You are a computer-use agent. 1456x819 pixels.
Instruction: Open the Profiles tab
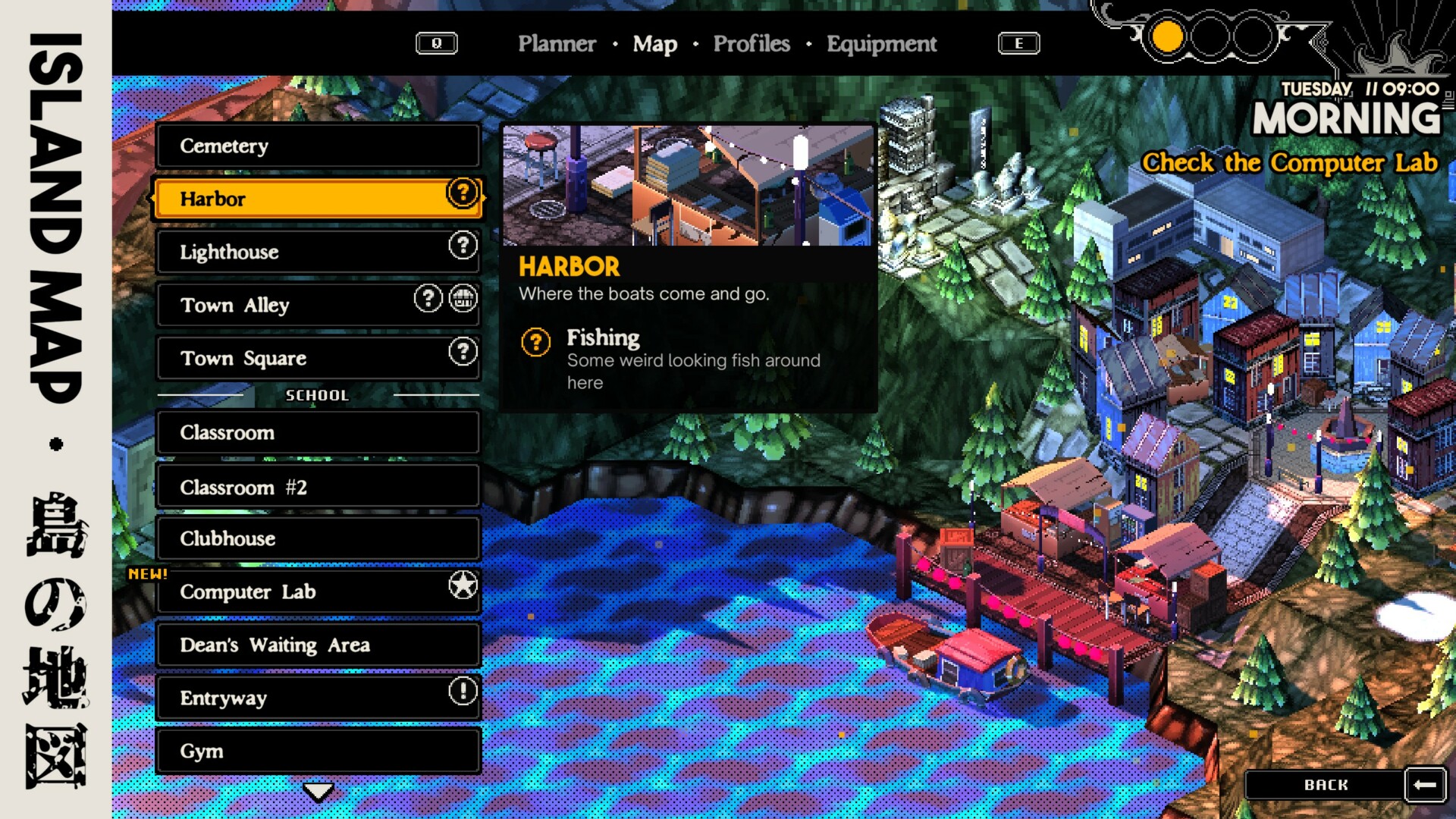click(751, 44)
